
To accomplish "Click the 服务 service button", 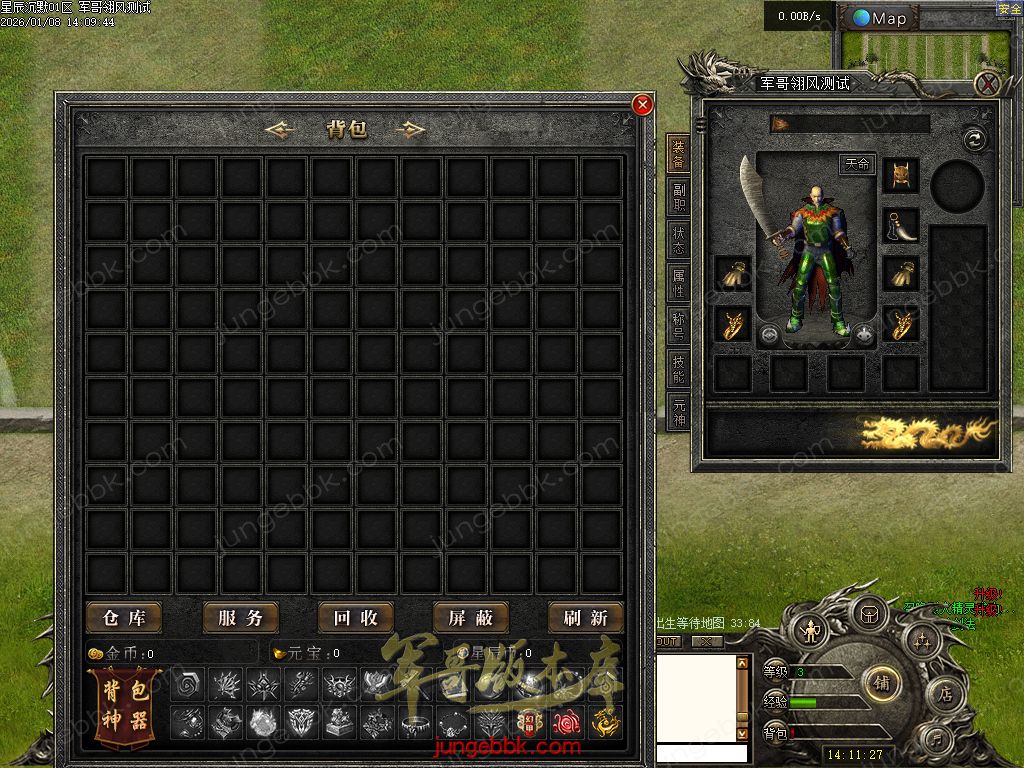I will point(240,618).
